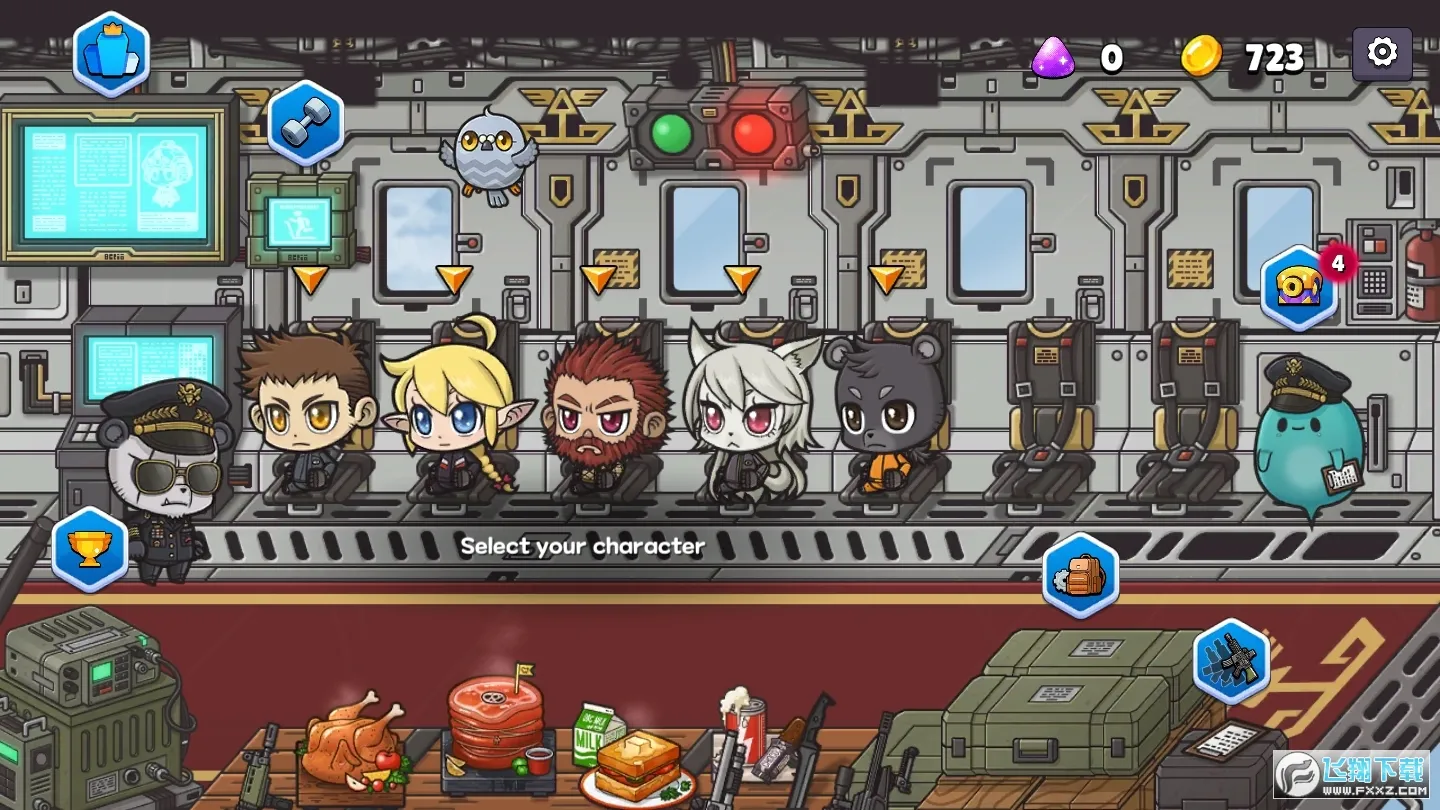Viewport: 1440px width, 810px height.
Task: Open the dumbbell training icon
Action: pos(305,124)
